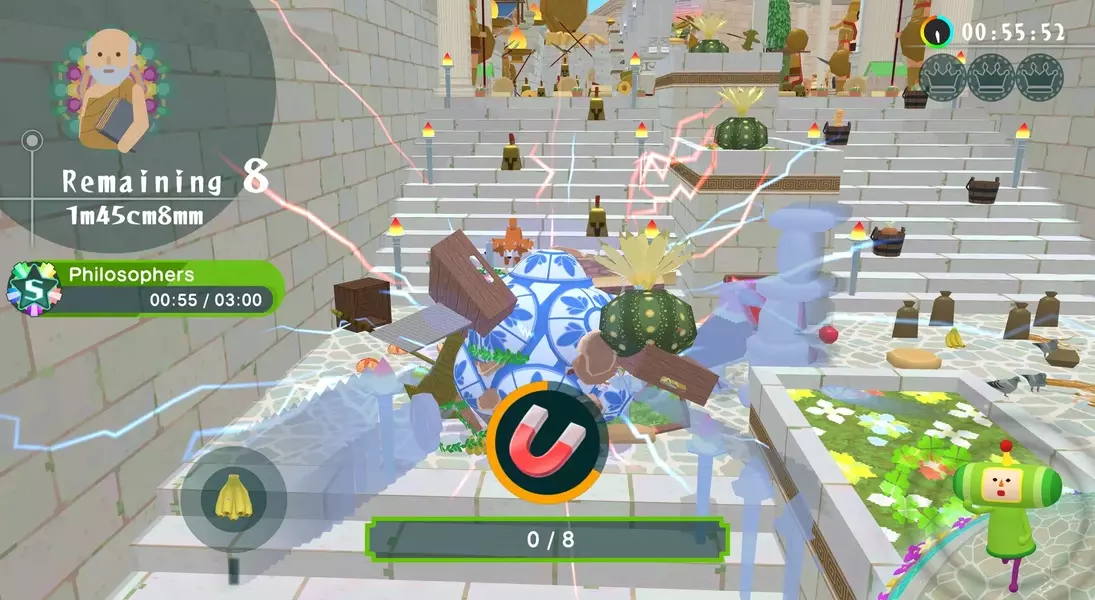
Task: Select the banana item bubble
Action: pos(233,497)
